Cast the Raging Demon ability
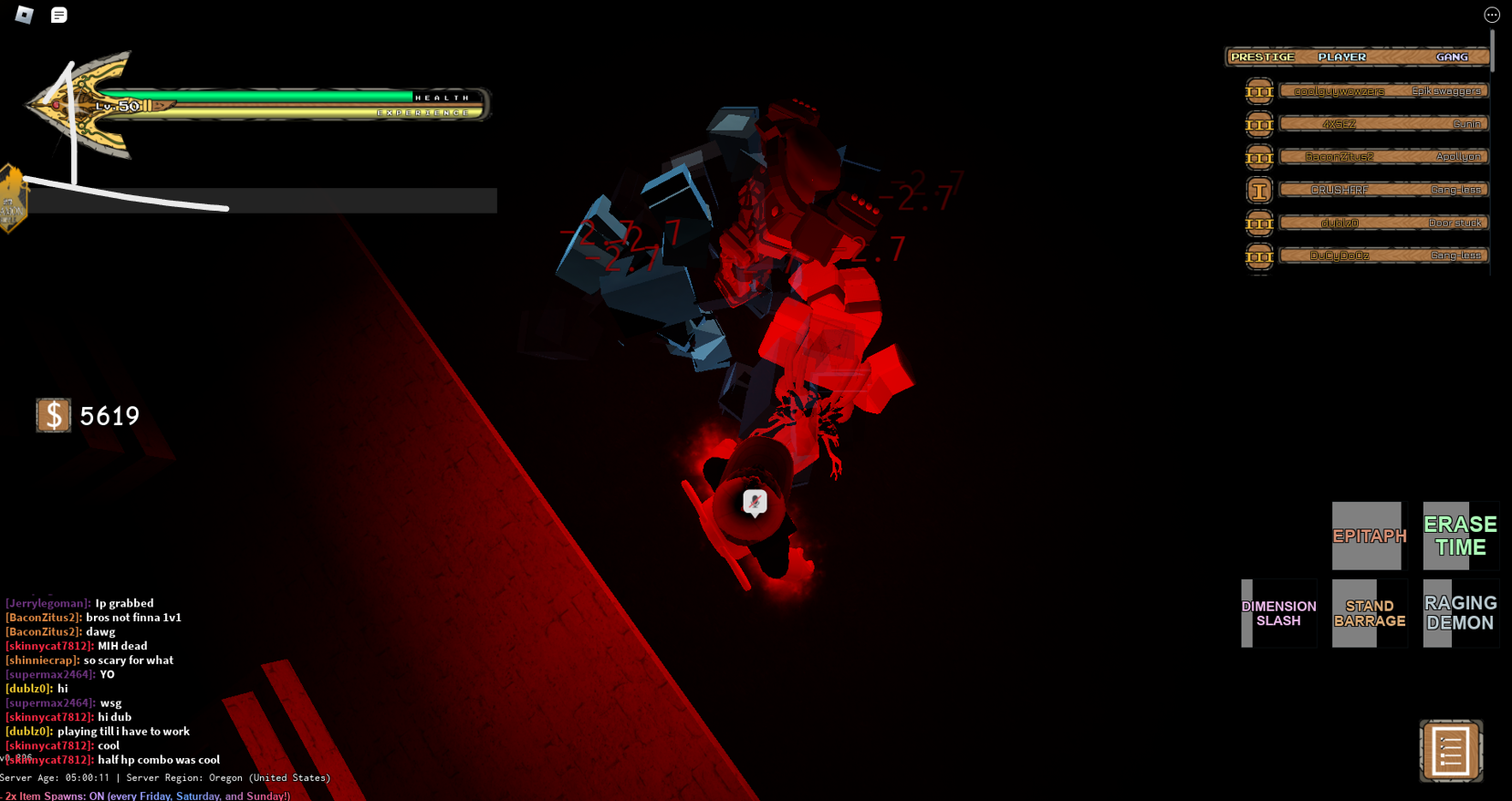Viewport: 1512px width, 801px height. (1460, 613)
